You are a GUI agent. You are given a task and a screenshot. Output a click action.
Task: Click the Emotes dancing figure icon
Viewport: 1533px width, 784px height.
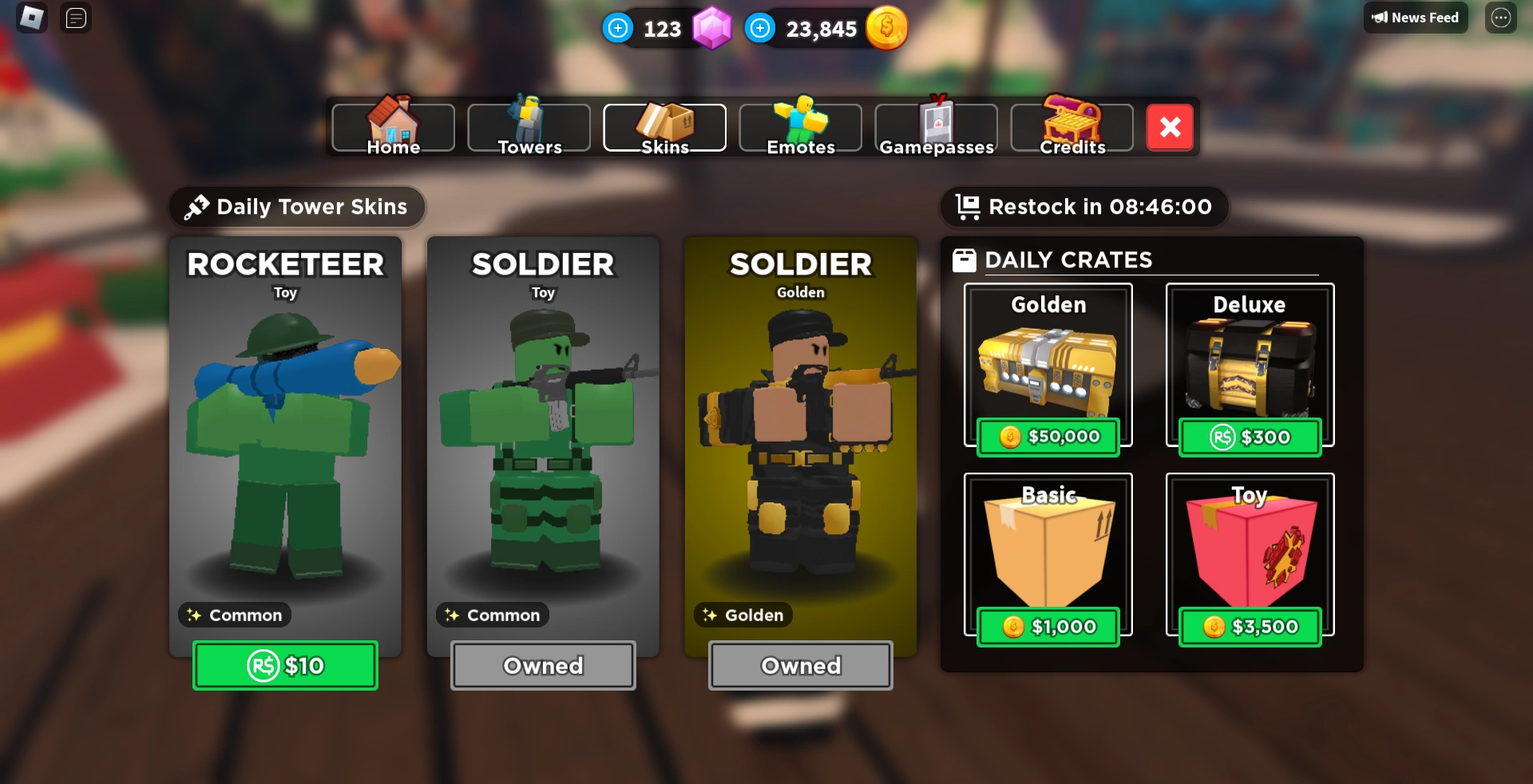point(800,120)
